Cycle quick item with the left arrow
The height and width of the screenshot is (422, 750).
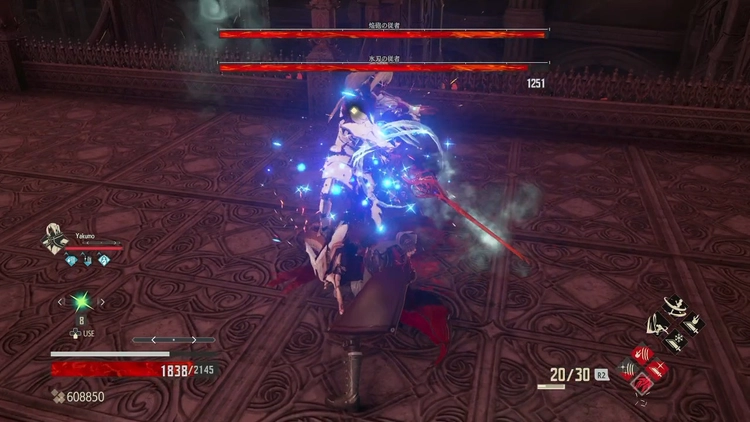pyautogui.click(x=61, y=300)
